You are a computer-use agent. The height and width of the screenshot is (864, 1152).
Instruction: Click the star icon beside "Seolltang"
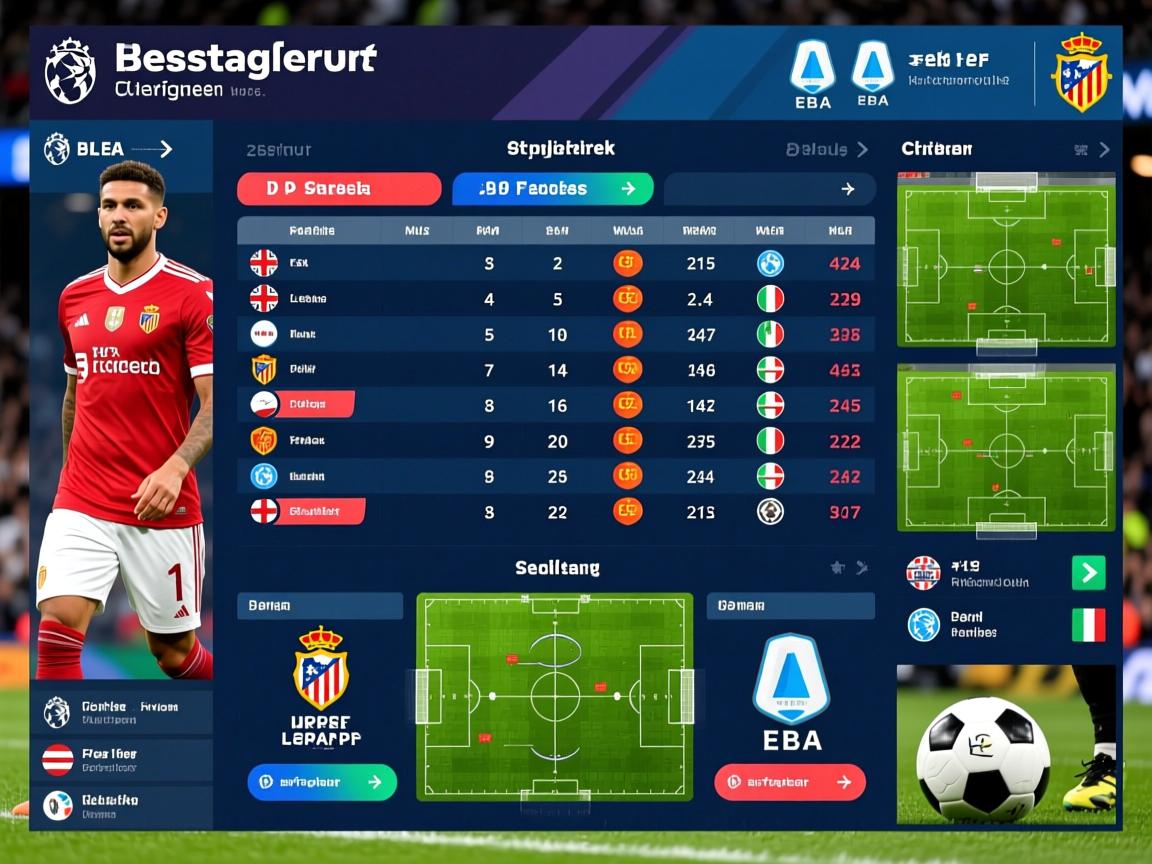point(837,568)
